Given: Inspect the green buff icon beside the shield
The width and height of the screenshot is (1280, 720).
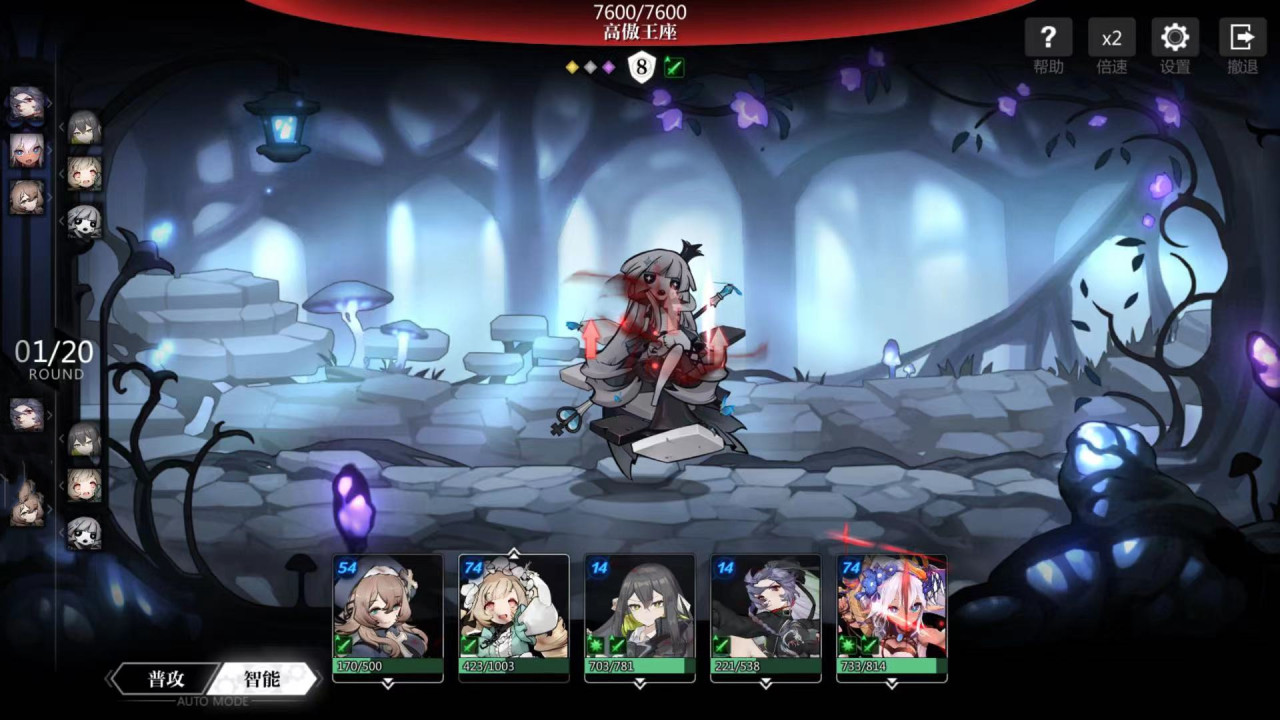Looking at the screenshot, I should (x=674, y=68).
